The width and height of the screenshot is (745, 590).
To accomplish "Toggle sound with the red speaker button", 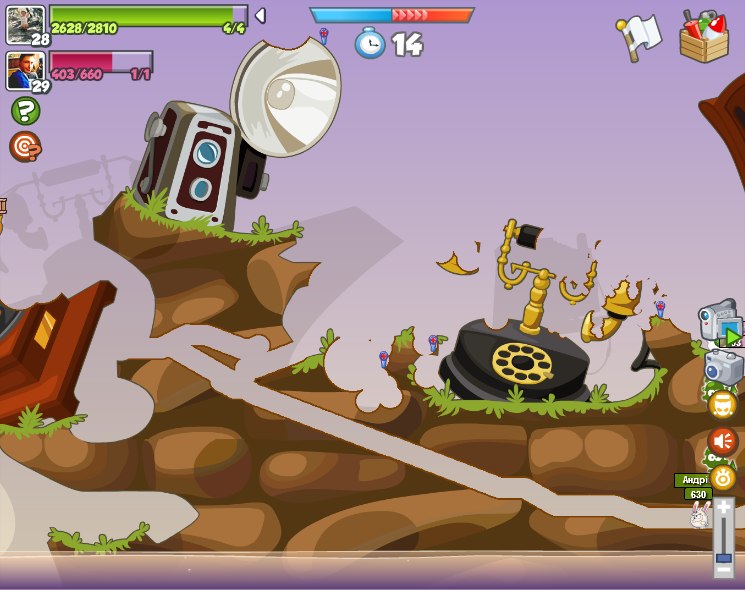I will coord(723,441).
